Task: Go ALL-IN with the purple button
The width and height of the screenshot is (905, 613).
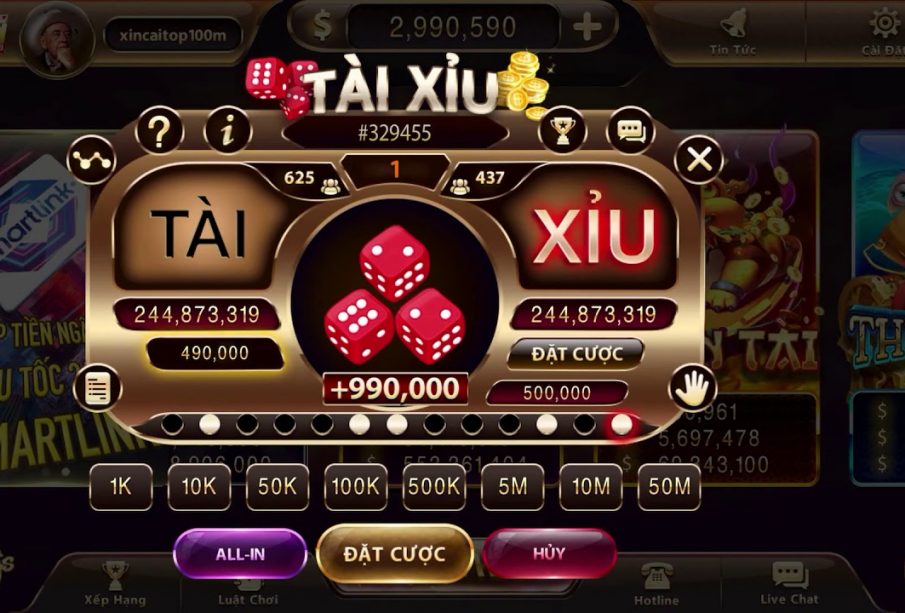Action: [x=240, y=553]
